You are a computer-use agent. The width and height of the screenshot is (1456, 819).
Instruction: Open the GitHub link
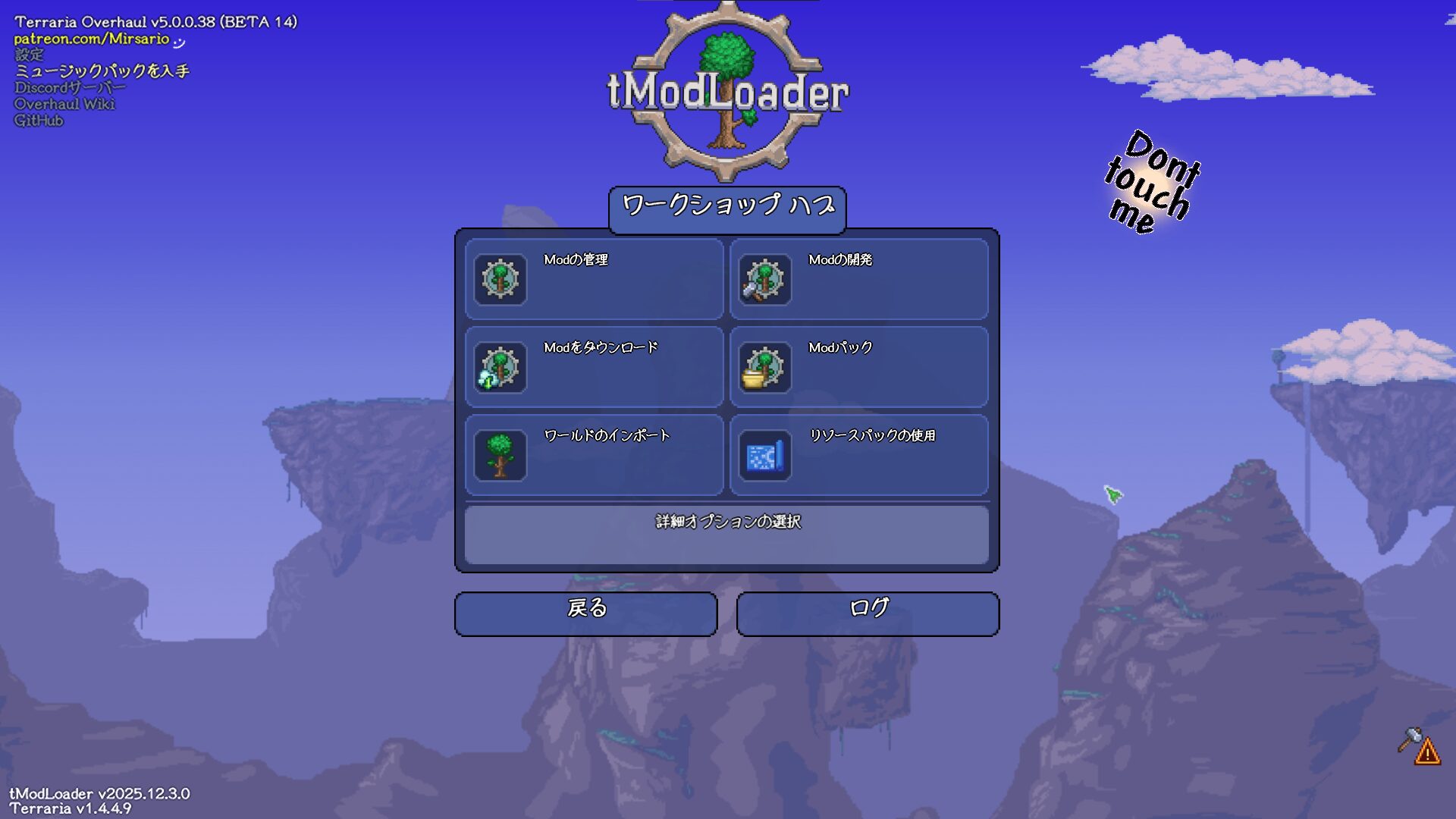point(38,120)
